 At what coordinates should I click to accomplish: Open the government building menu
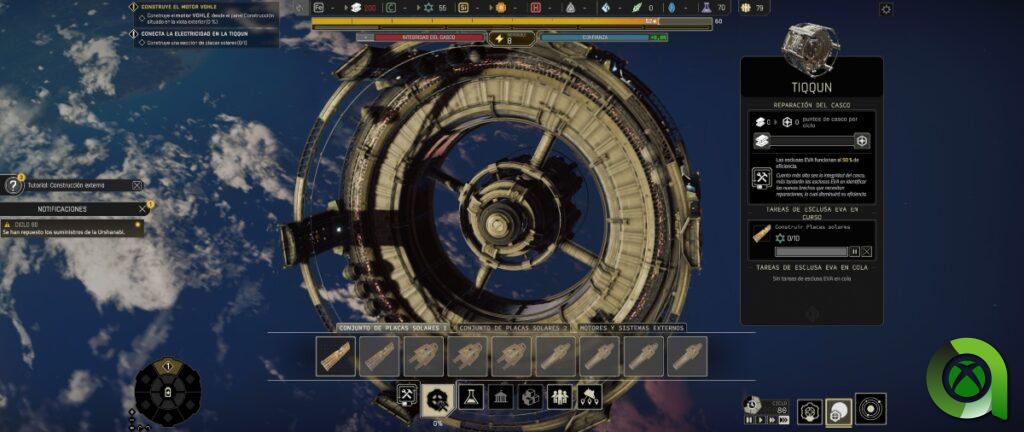[x=500, y=396]
